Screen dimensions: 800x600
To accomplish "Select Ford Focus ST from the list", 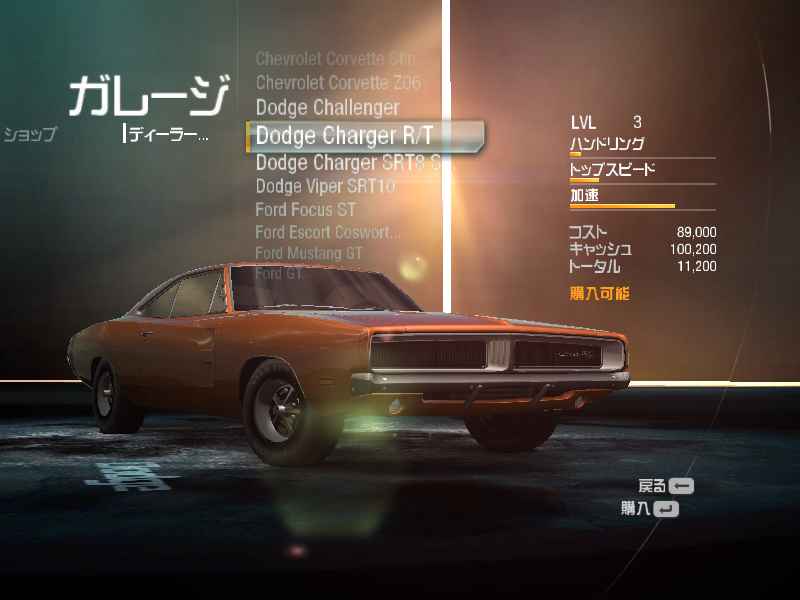I will [x=305, y=210].
